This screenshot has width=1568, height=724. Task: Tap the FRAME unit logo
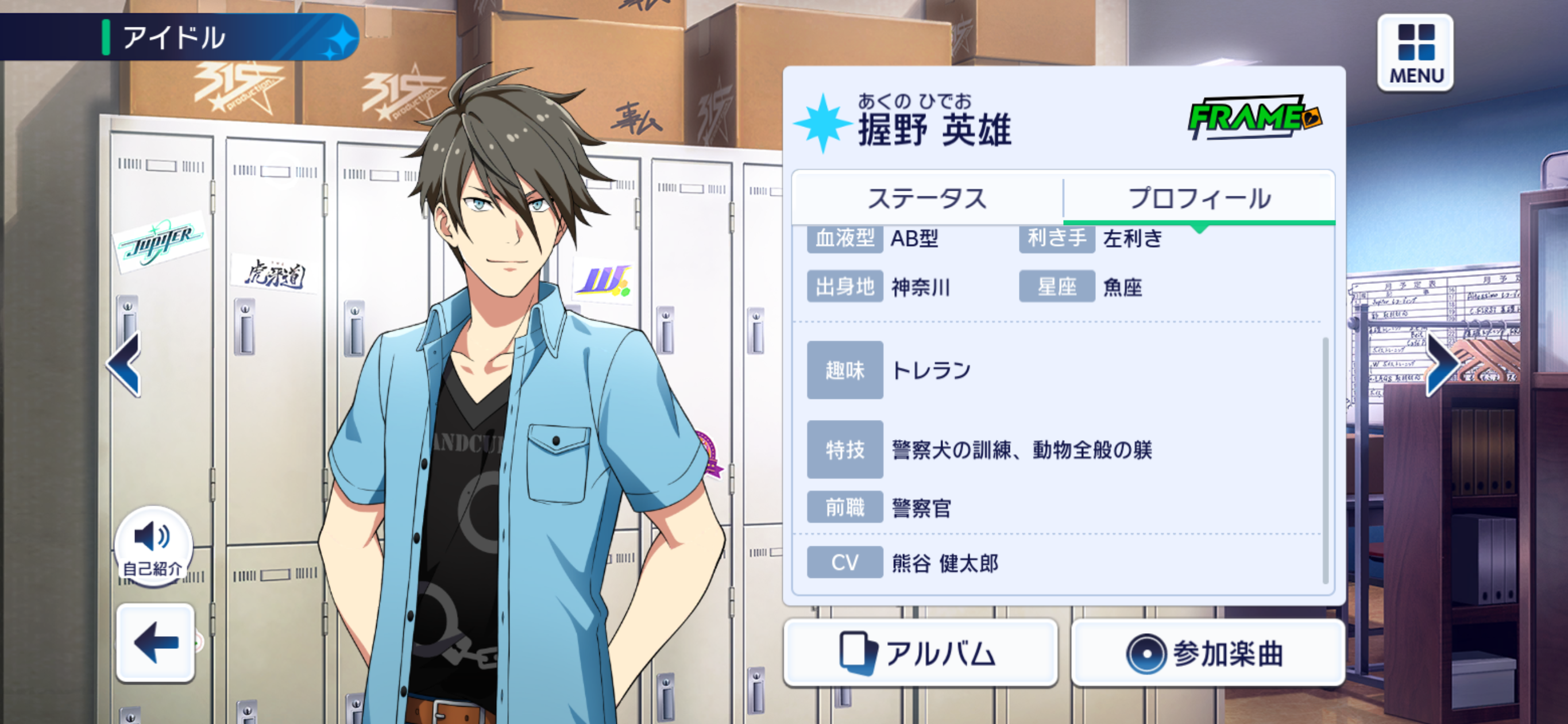point(1254,117)
